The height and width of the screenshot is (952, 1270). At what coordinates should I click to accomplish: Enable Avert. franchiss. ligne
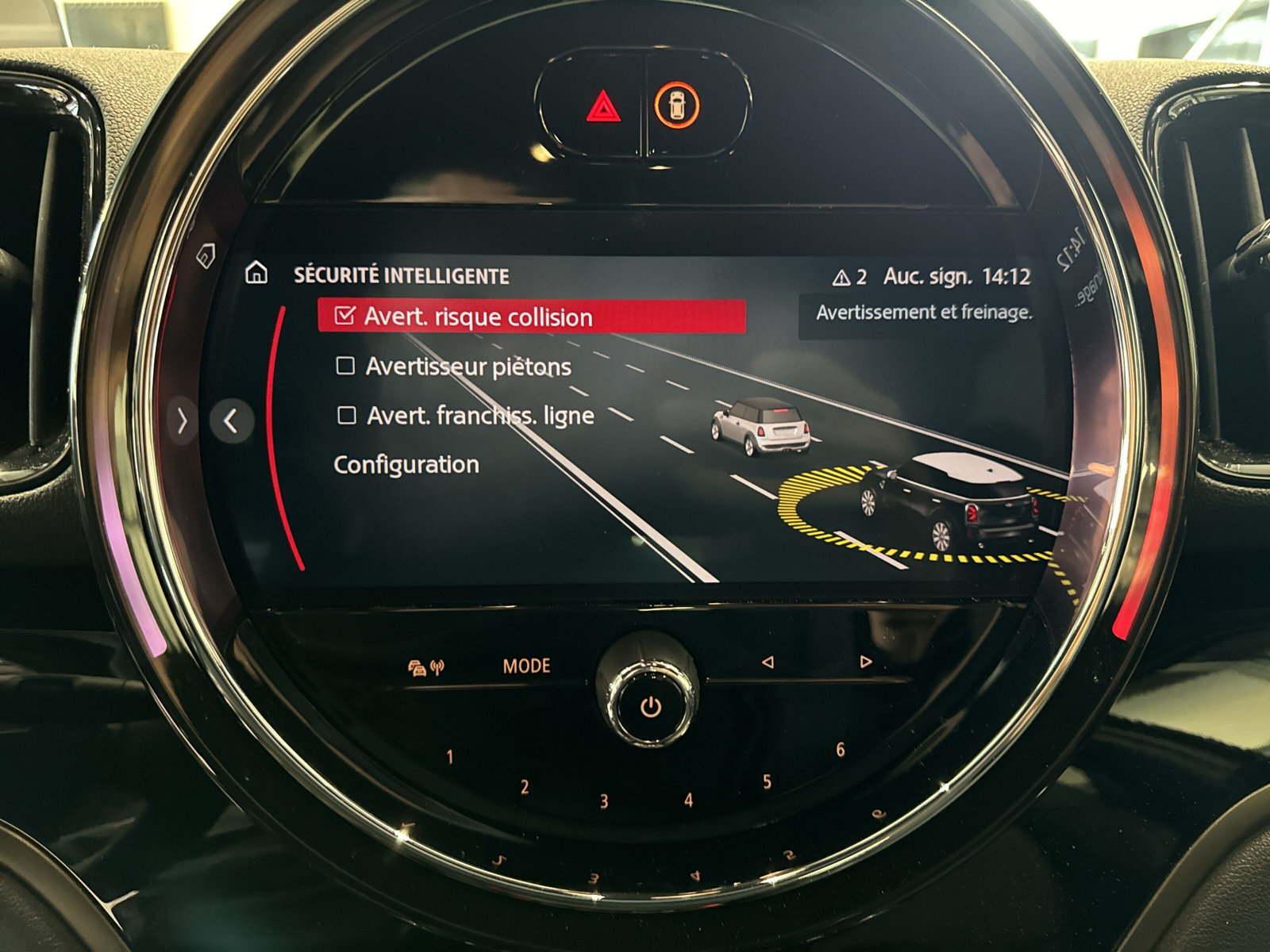pyautogui.click(x=344, y=414)
